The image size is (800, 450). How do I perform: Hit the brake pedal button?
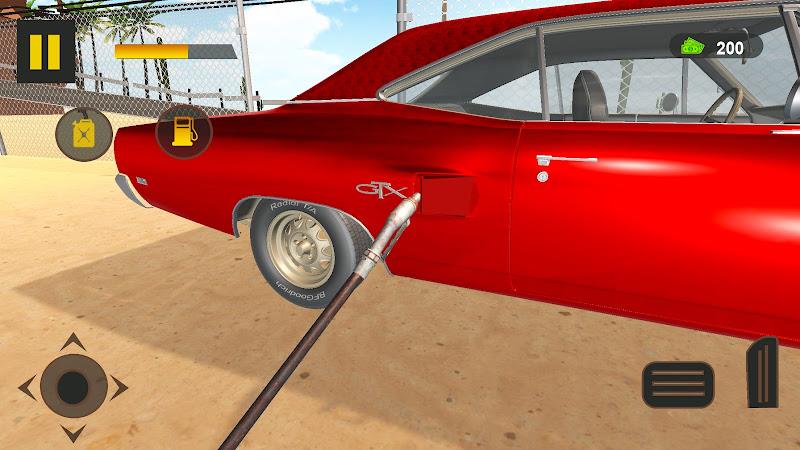(x=677, y=384)
